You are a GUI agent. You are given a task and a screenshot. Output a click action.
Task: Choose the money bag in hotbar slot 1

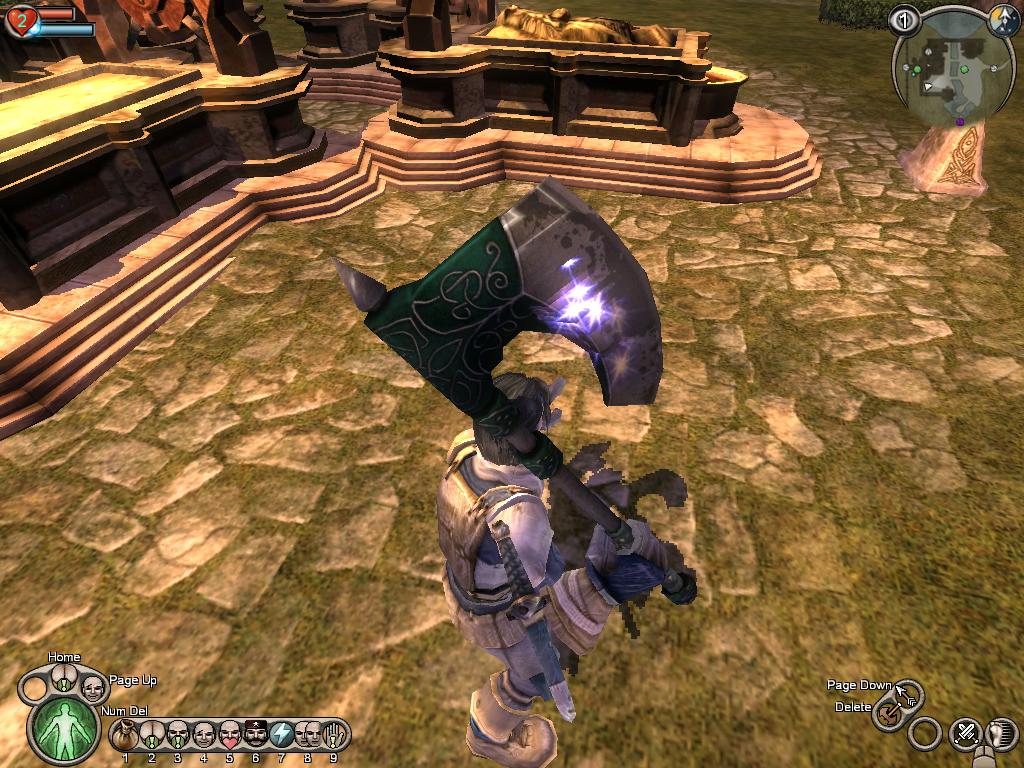[x=125, y=735]
